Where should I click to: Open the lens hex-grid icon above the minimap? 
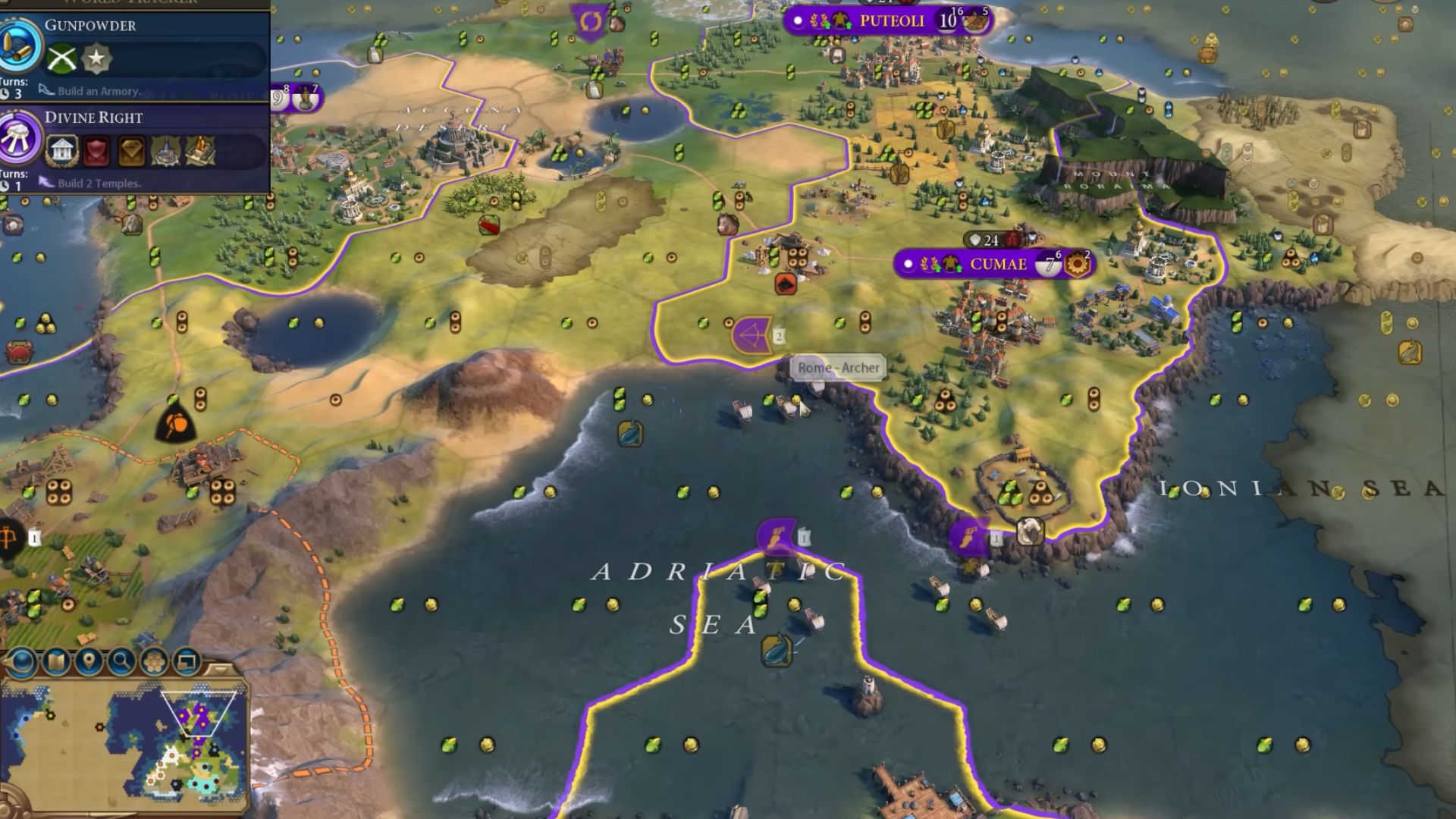pyautogui.click(x=154, y=661)
